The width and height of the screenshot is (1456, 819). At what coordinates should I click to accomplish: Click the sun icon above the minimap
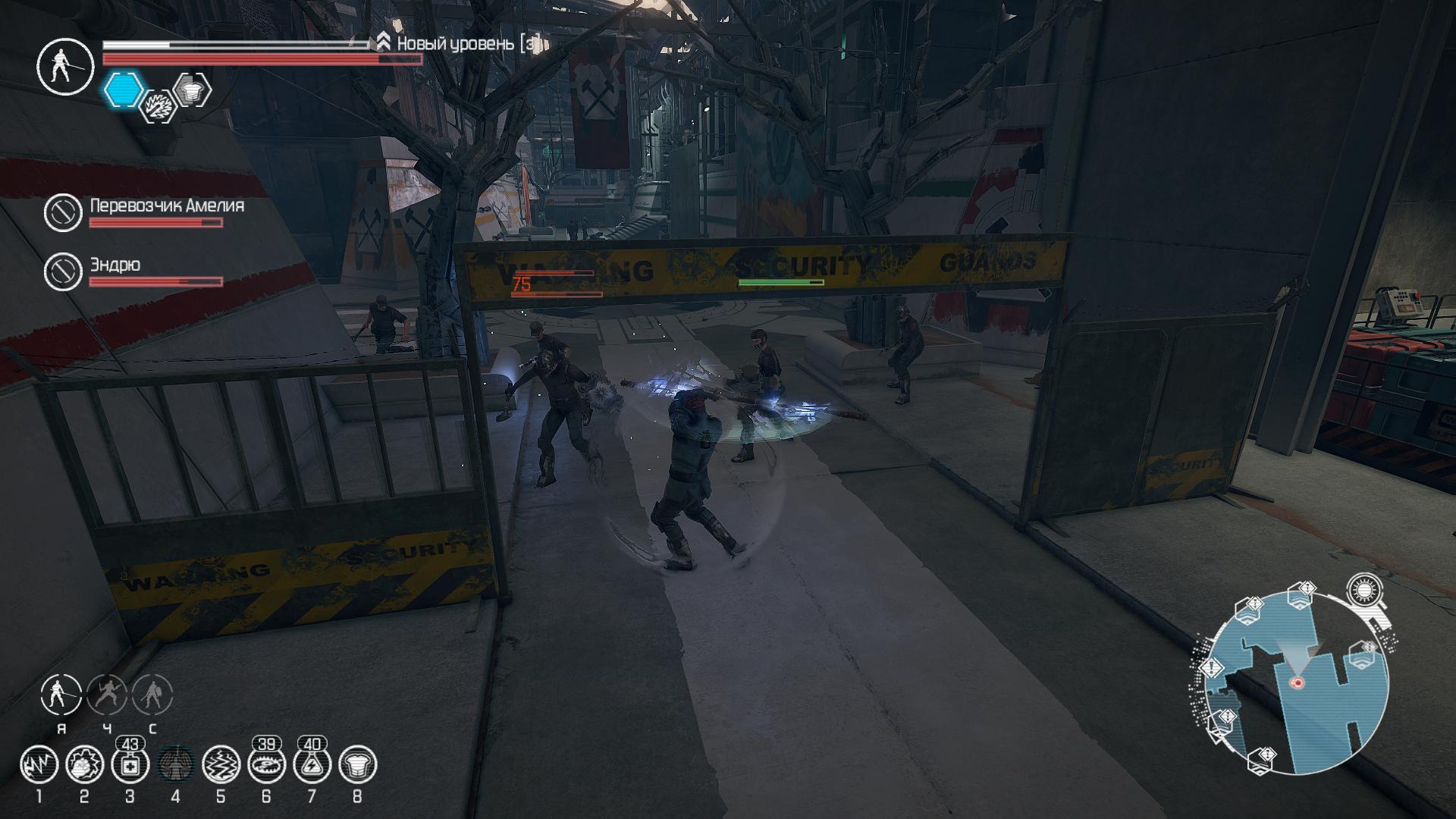click(x=1364, y=590)
